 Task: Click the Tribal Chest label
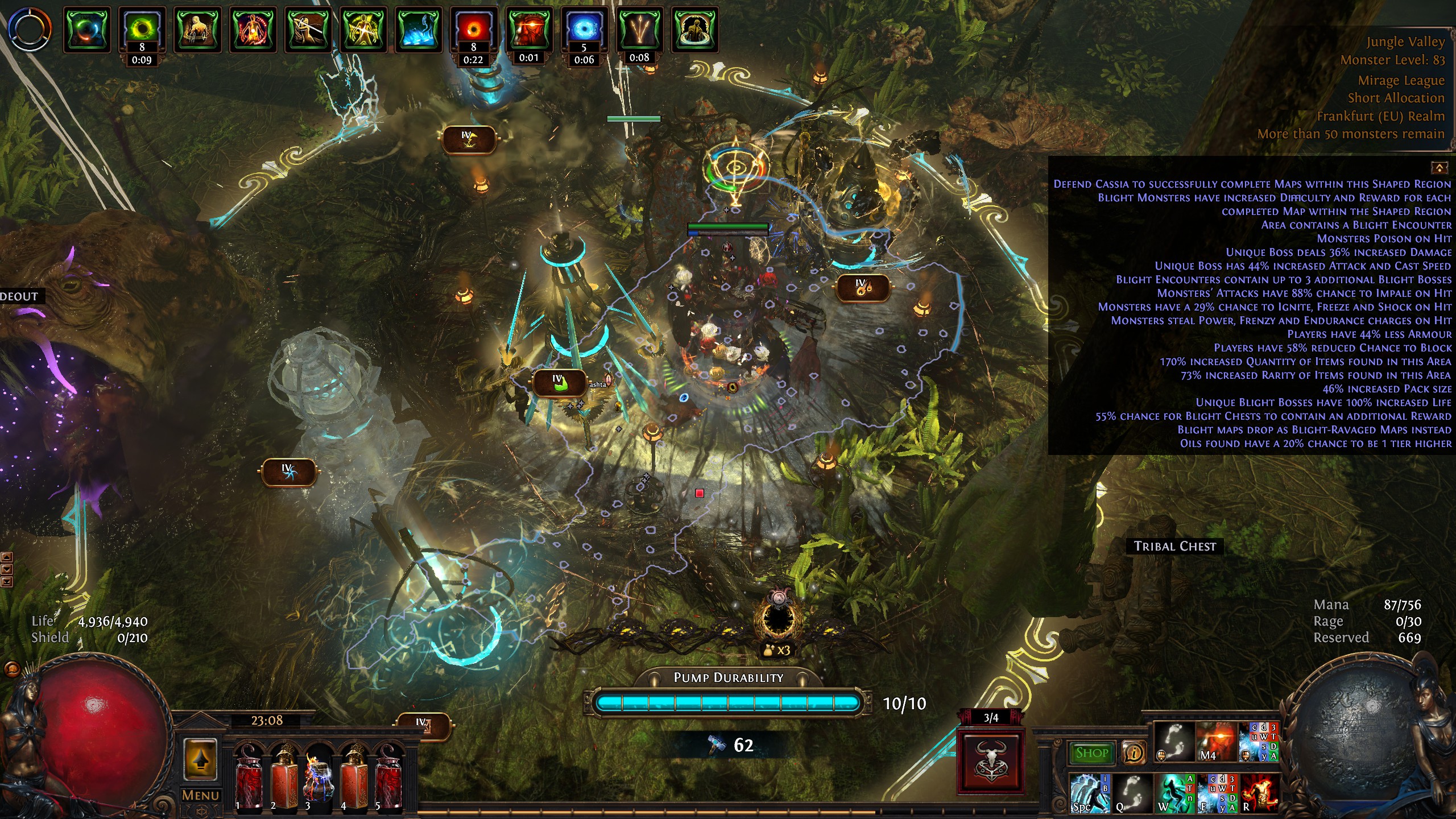[1174, 546]
